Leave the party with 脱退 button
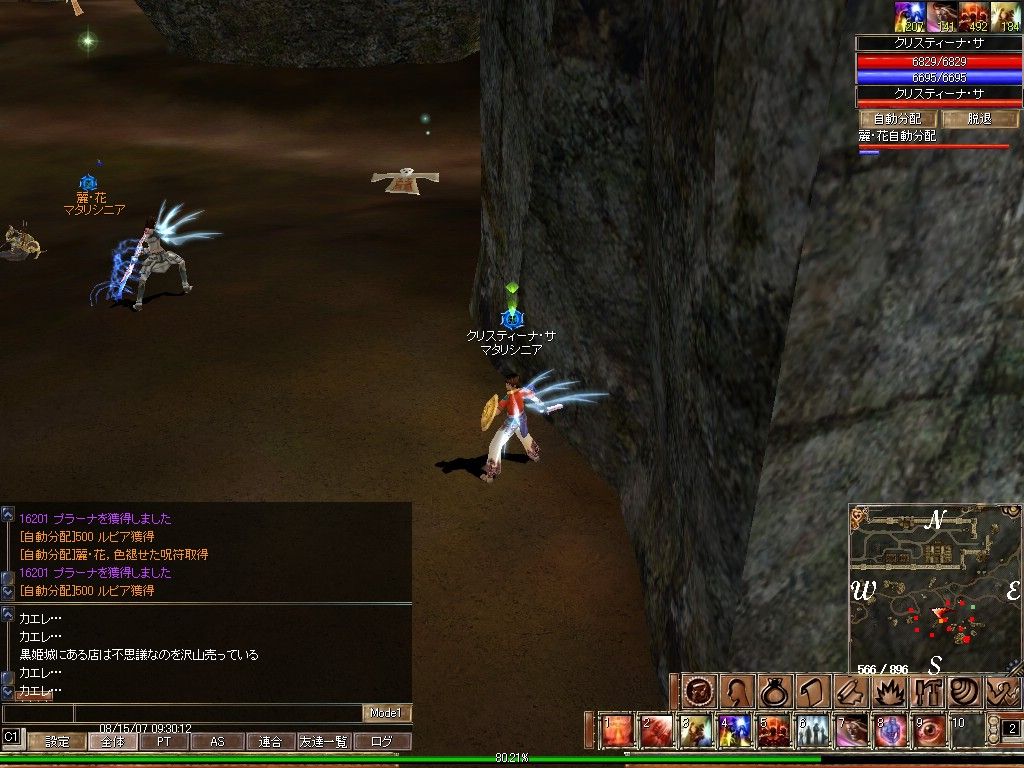Image resolution: width=1024 pixels, height=768 pixels. (979, 118)
